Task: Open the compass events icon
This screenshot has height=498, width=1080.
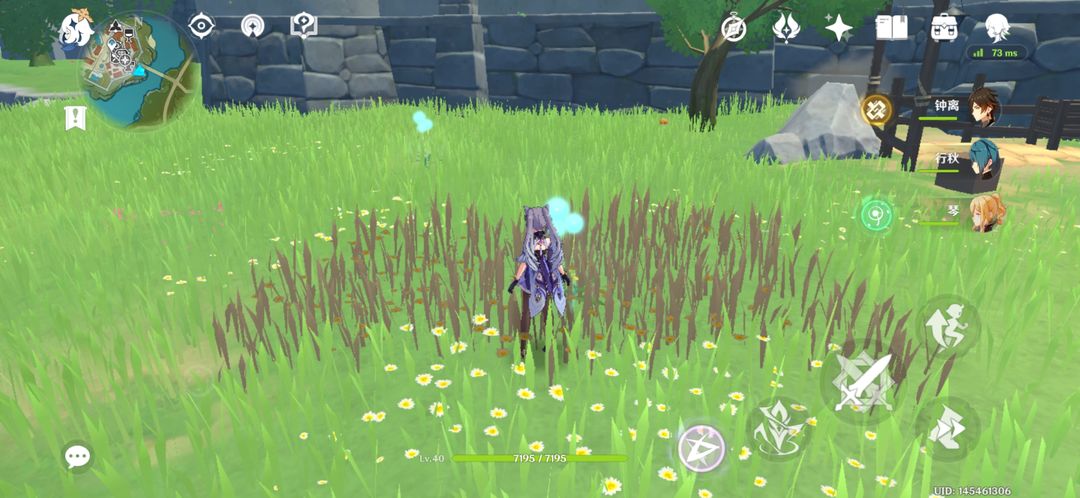Action: coord(734,27)
